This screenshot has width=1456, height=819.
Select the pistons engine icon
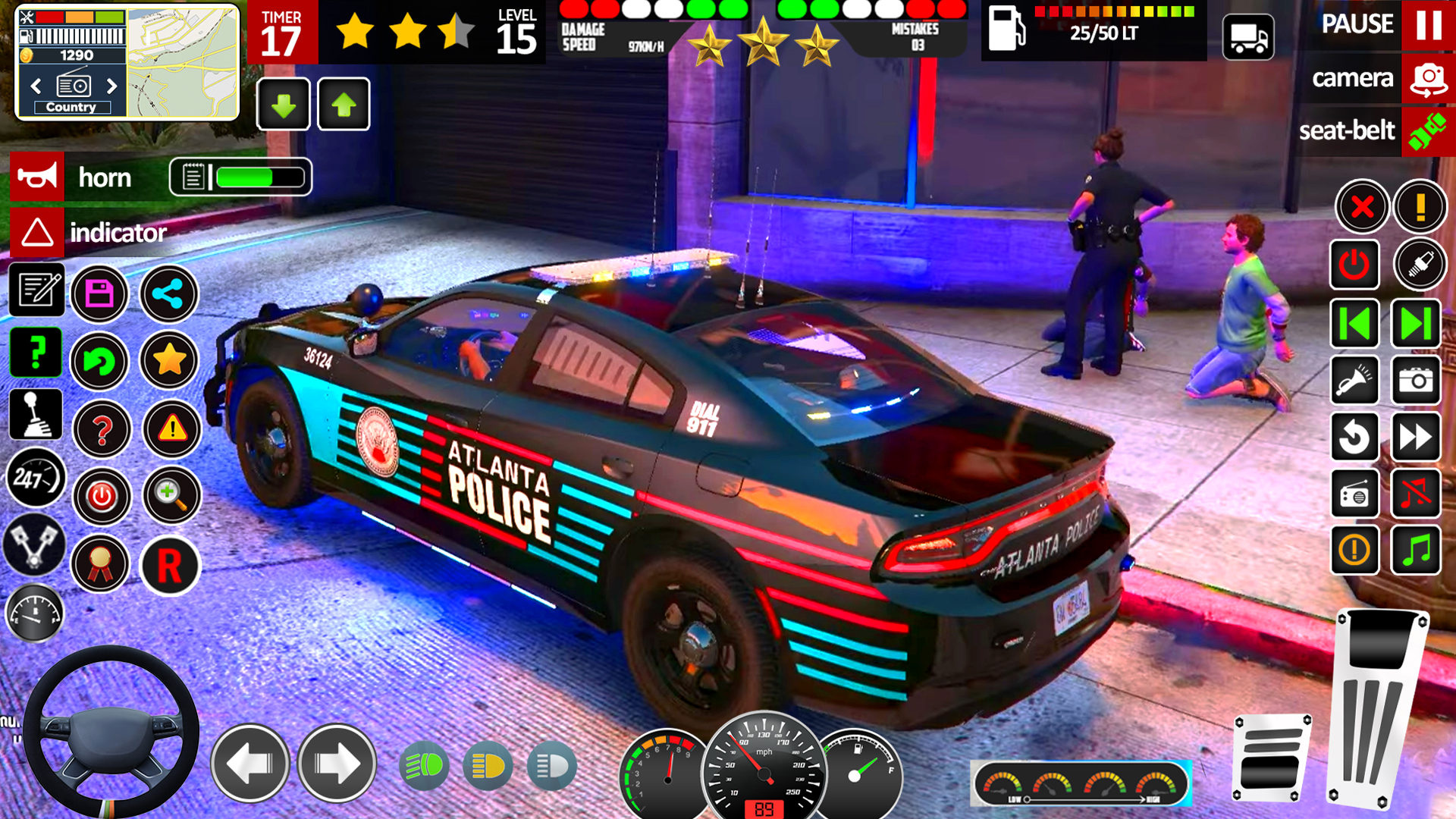point(33,544)
